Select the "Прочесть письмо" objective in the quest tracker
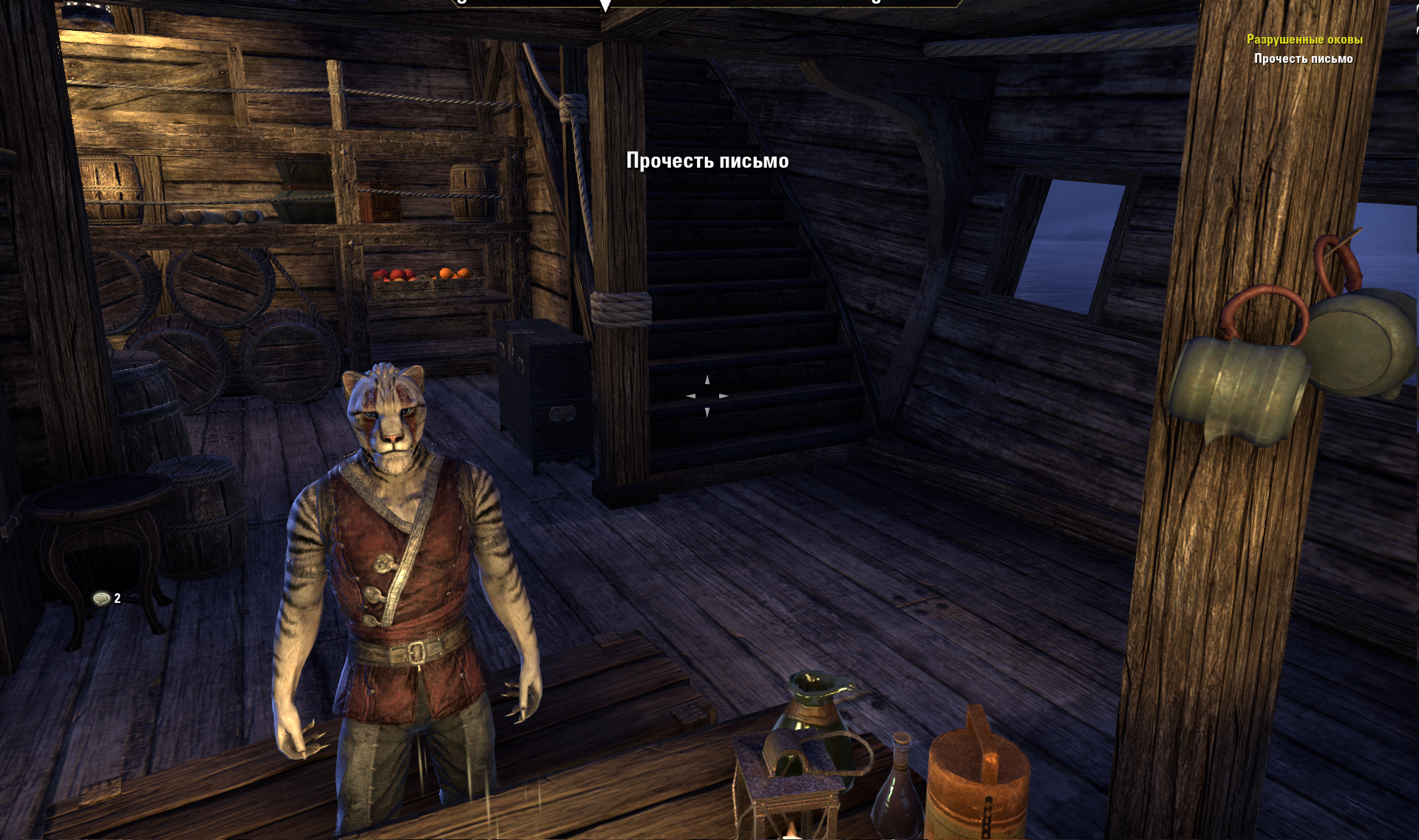 click(1303, 58)
